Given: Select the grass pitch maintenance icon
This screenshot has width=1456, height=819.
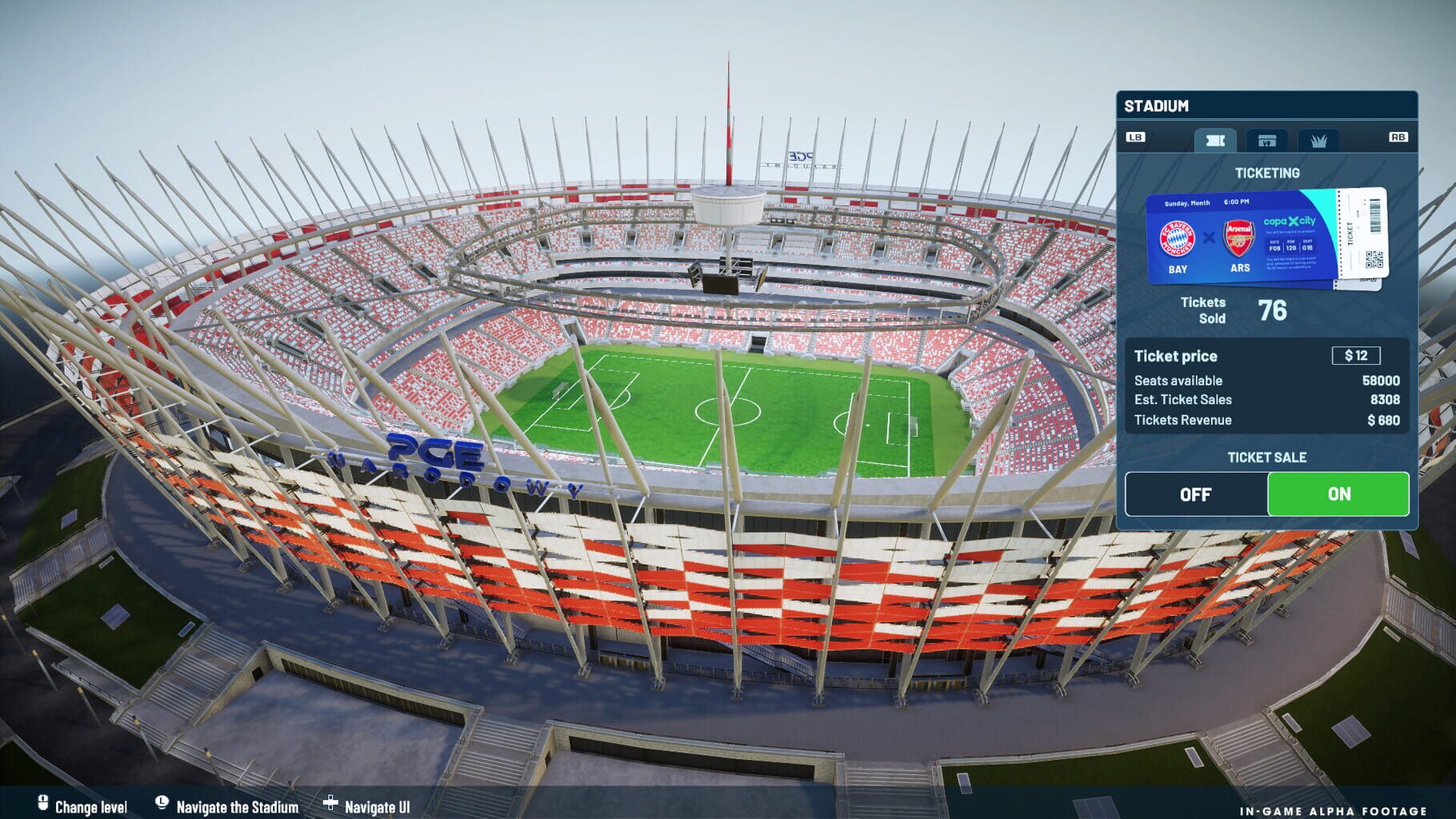Looking at the screenshot, I should pos(1321,141).
